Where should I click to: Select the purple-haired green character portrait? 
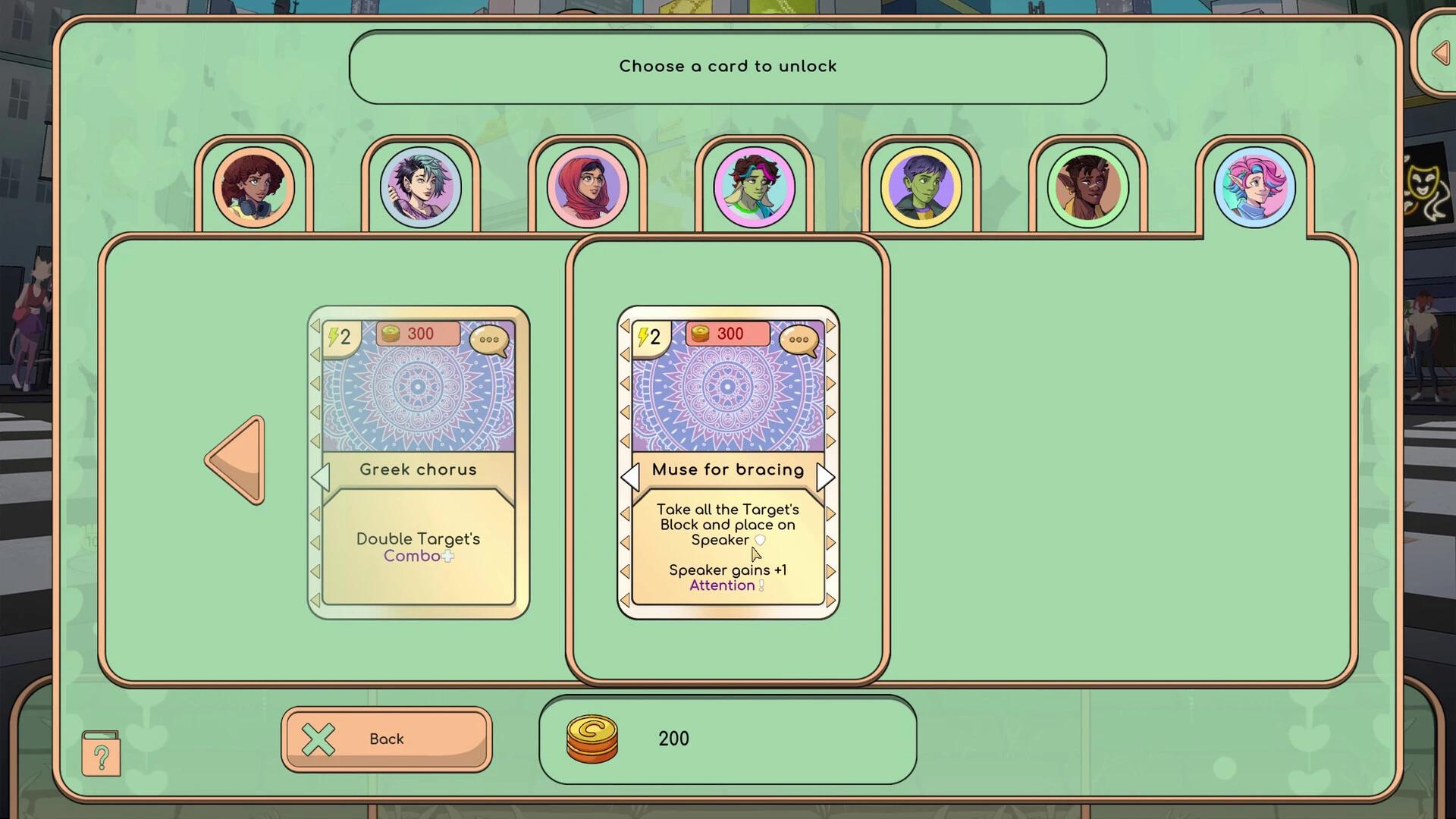click(921, 186)
